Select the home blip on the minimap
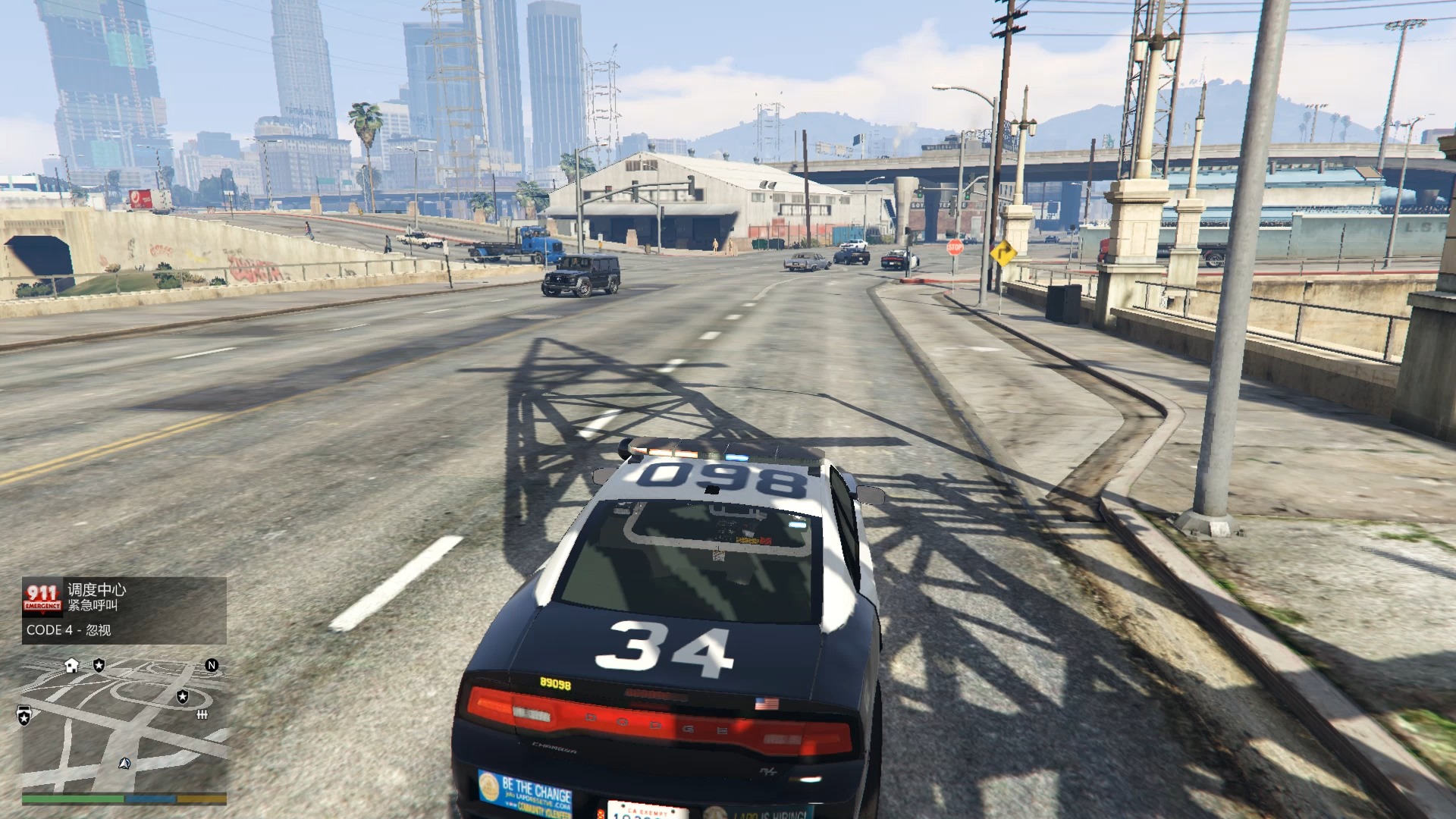 (x=71, y=667)
